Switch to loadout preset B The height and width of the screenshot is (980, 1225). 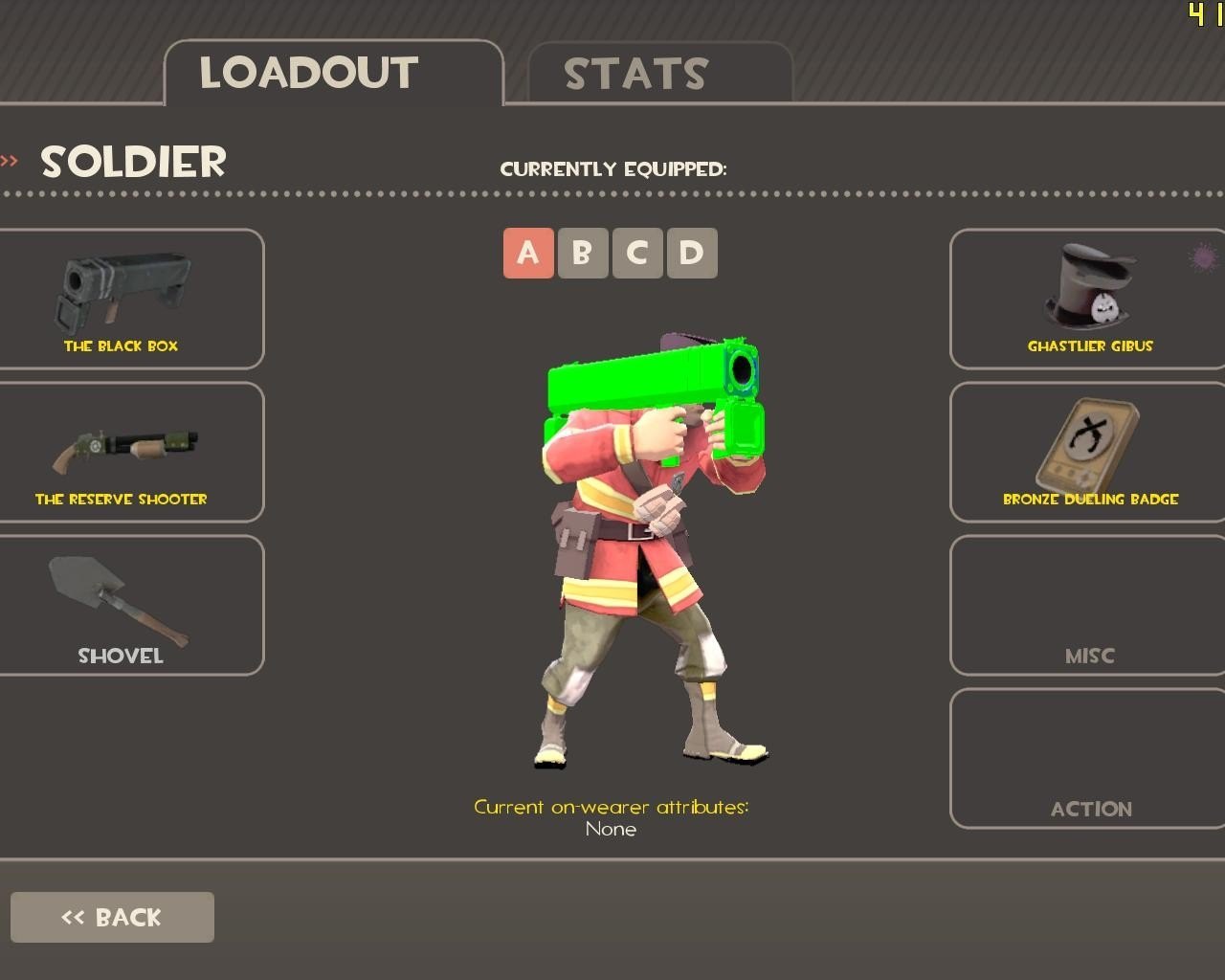[583, 254]
